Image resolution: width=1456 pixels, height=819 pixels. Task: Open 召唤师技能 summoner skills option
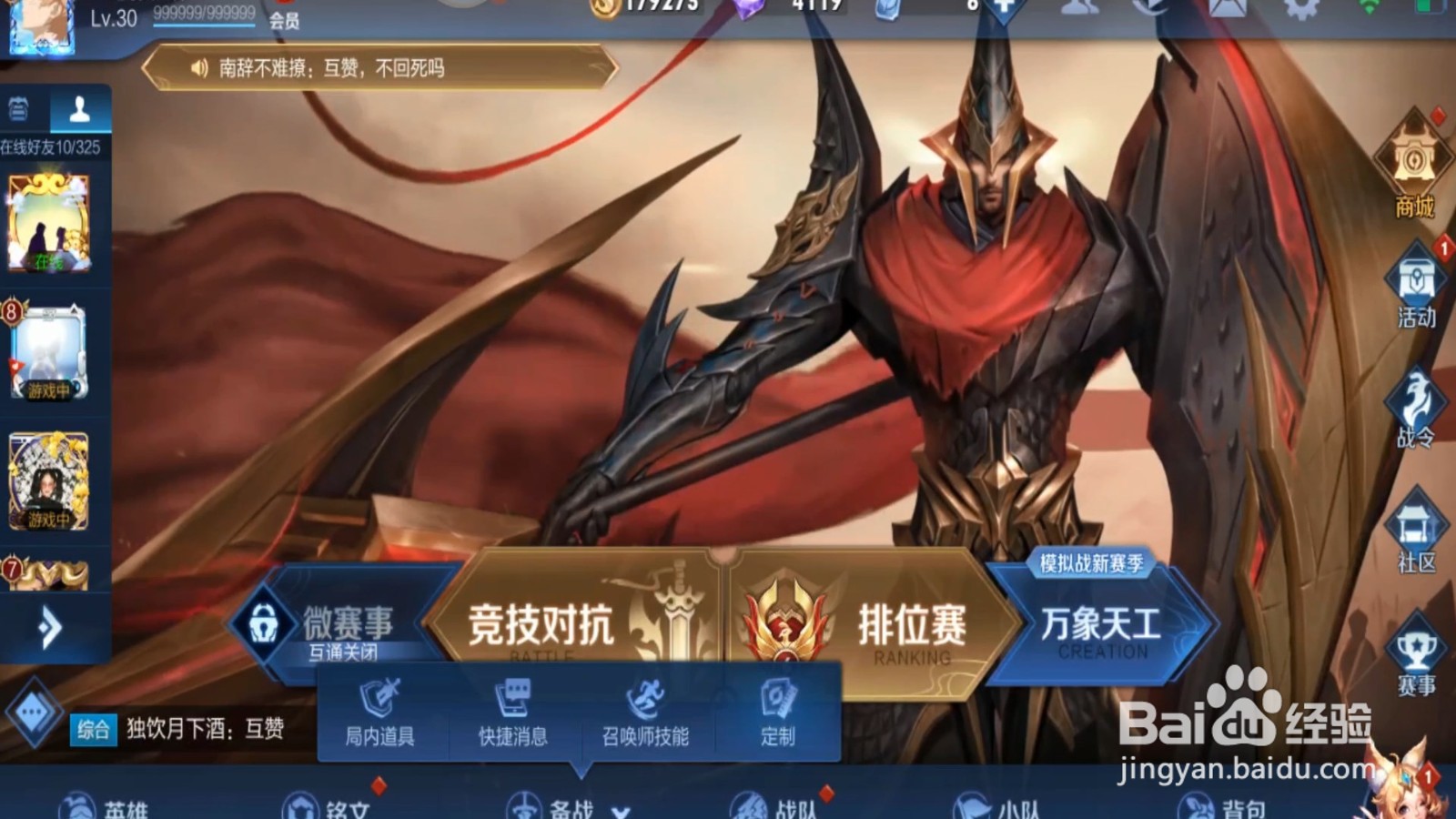[648, 714]
